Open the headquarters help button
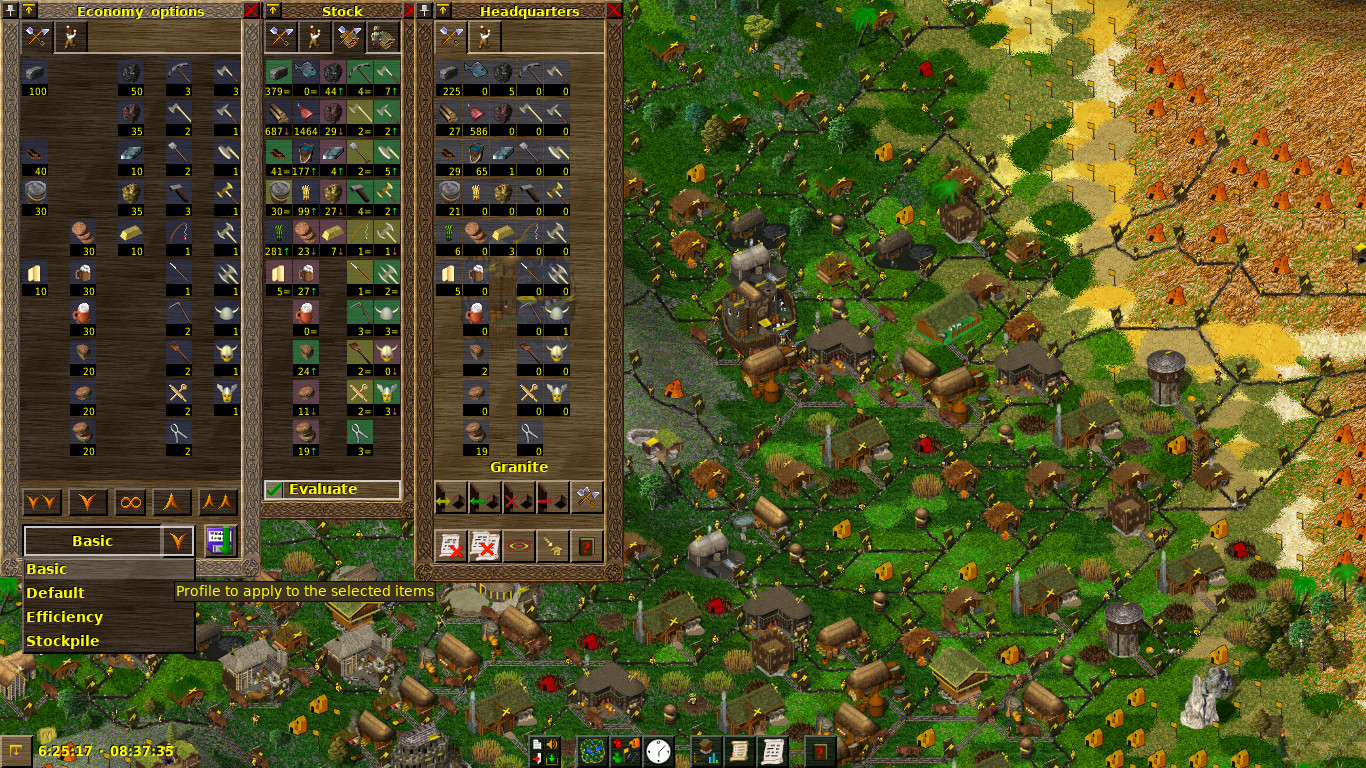Viewport: 1366px width, 768px height. pos(587,546)
